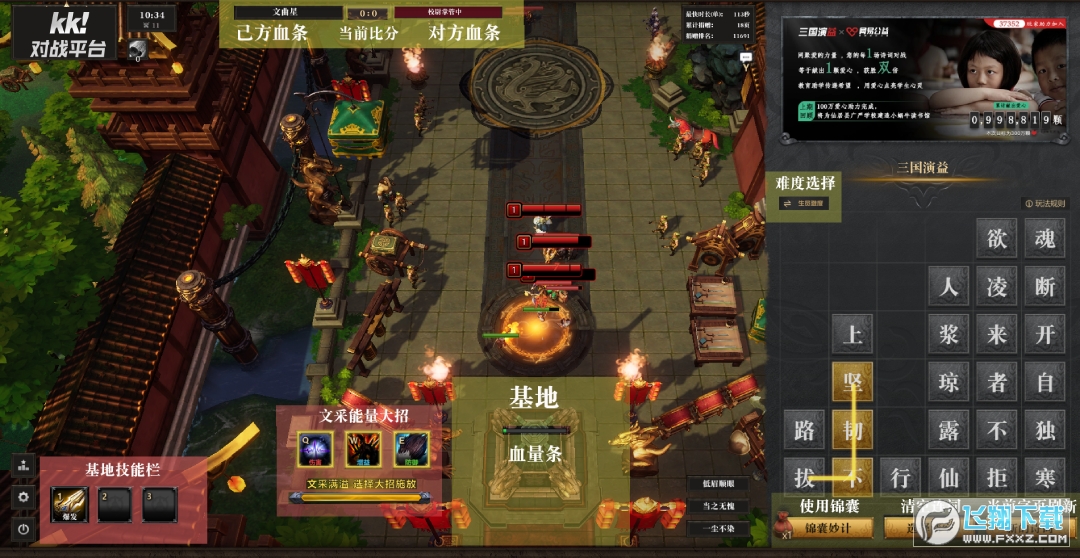Select the 寒 character tile
Image resolution: width=1080 pixels, height=558 pixels.
[x=1045, y=477]
